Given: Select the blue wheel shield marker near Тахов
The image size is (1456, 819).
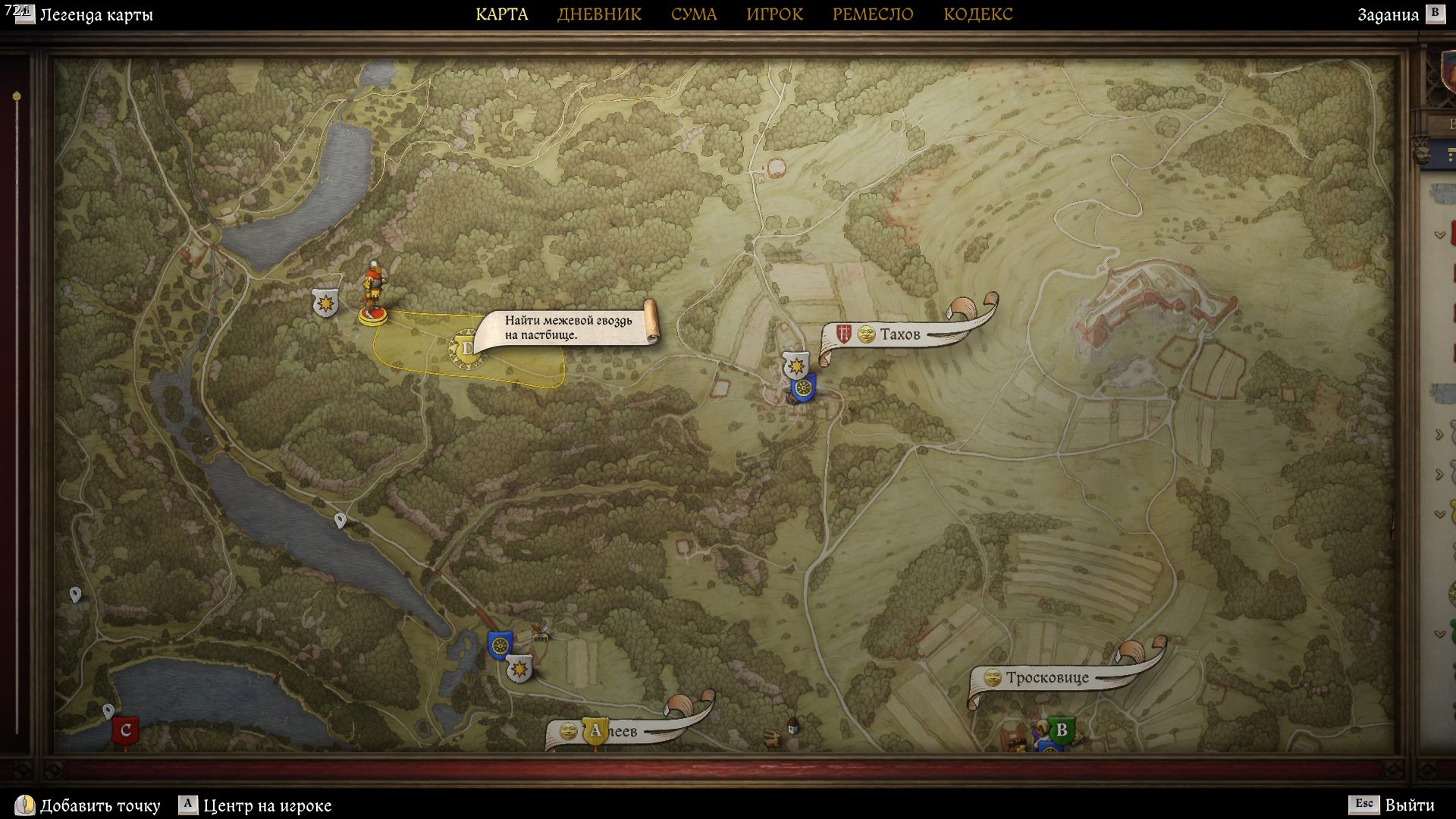Looking at the screenshot, I should click(802, 389).
